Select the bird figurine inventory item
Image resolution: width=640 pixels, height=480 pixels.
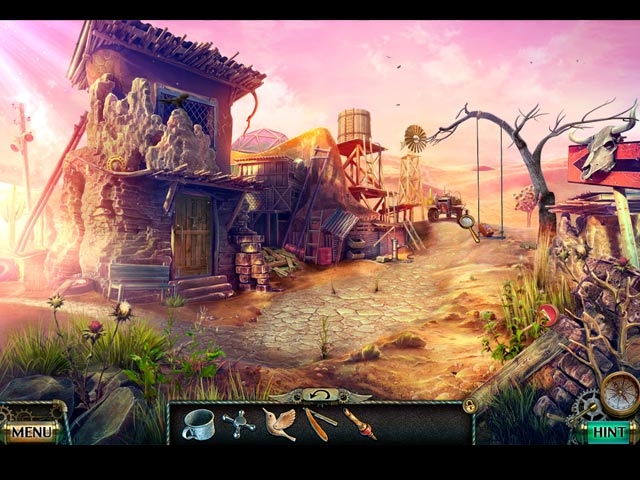pyautogui.click(x=279, y=423)
